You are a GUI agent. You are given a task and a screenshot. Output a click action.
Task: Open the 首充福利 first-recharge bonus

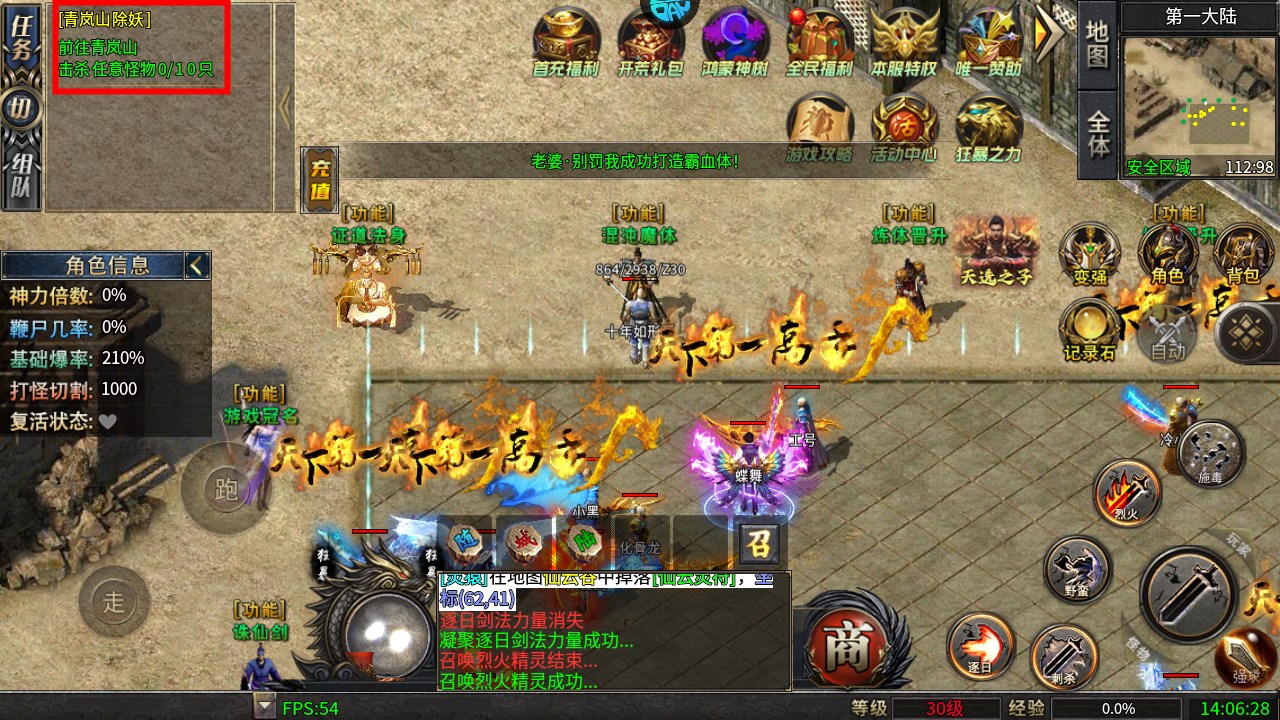pyautogui.click(x=565, y=43)
